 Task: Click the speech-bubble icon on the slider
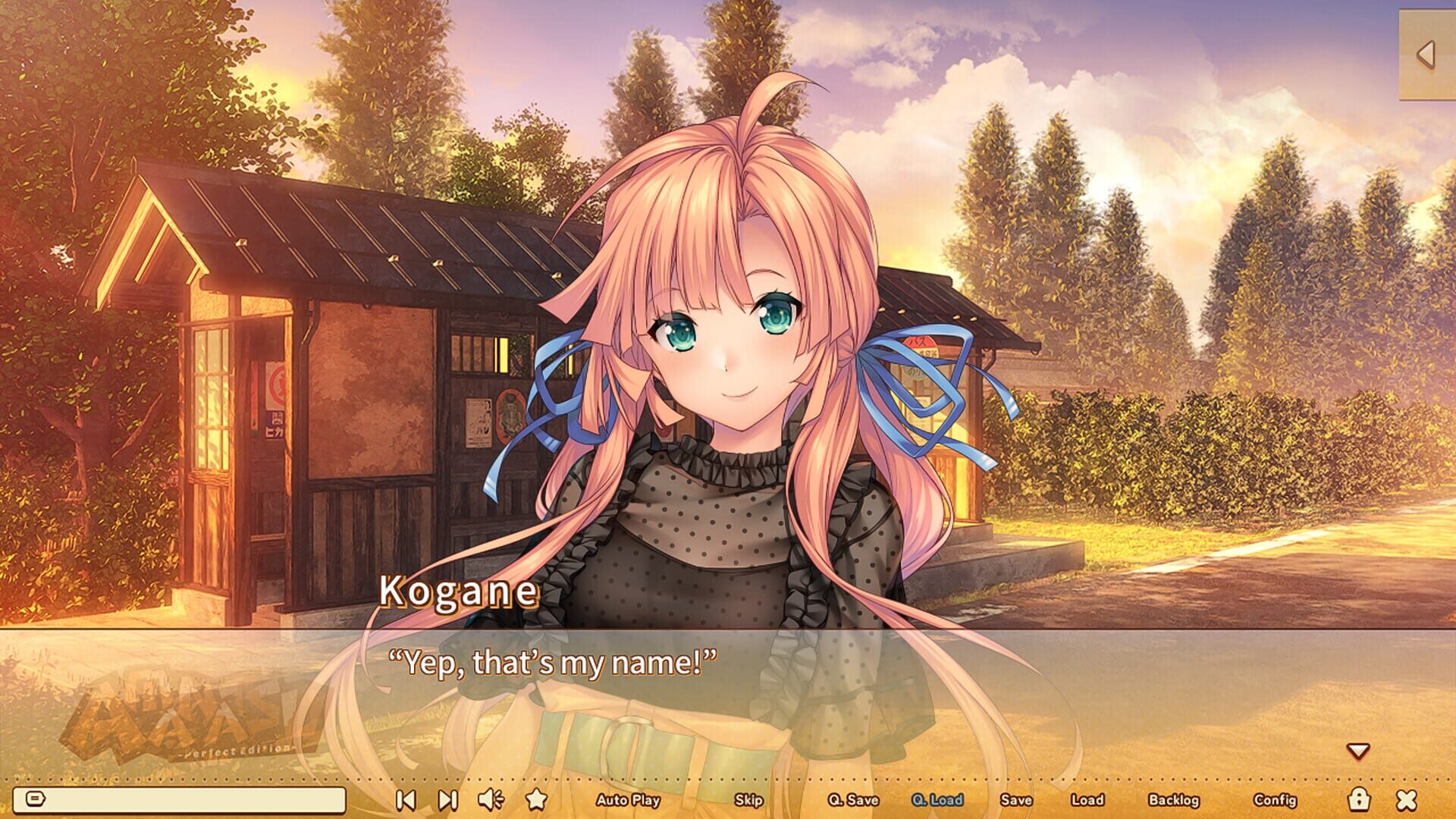[36, 799]
